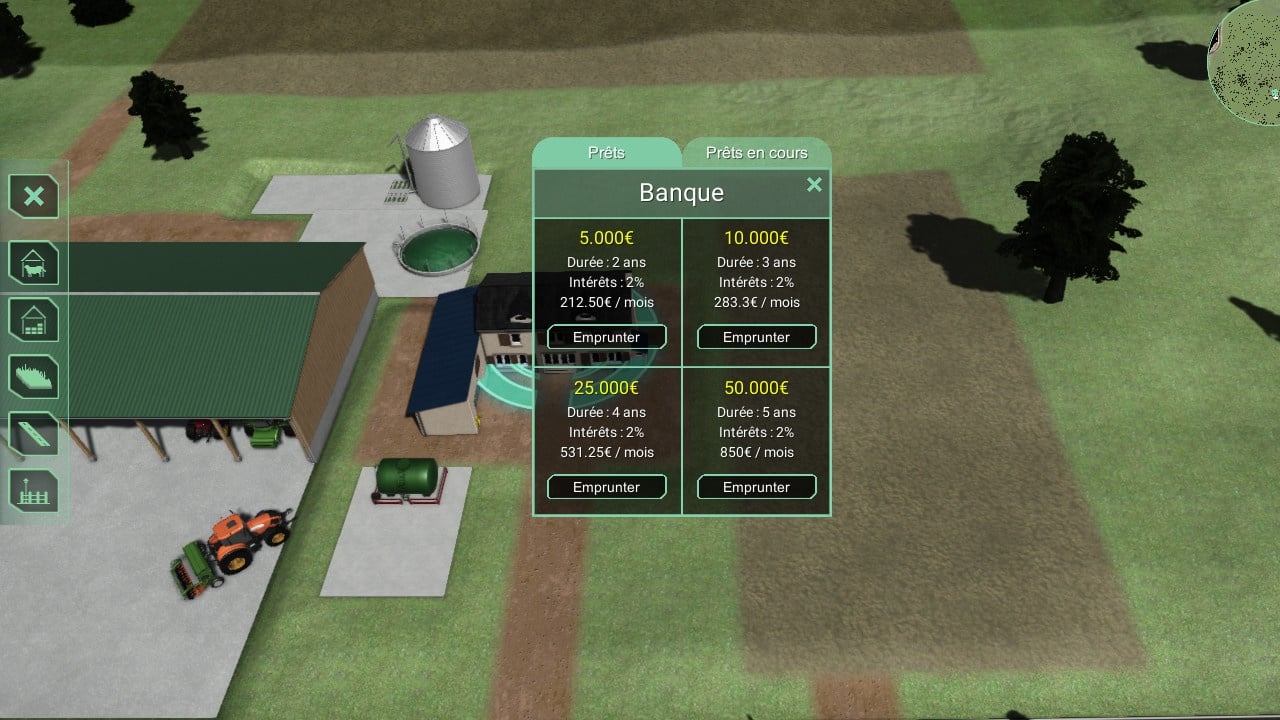
Task: Select the storage shed build category
Action: click(34, 320)
